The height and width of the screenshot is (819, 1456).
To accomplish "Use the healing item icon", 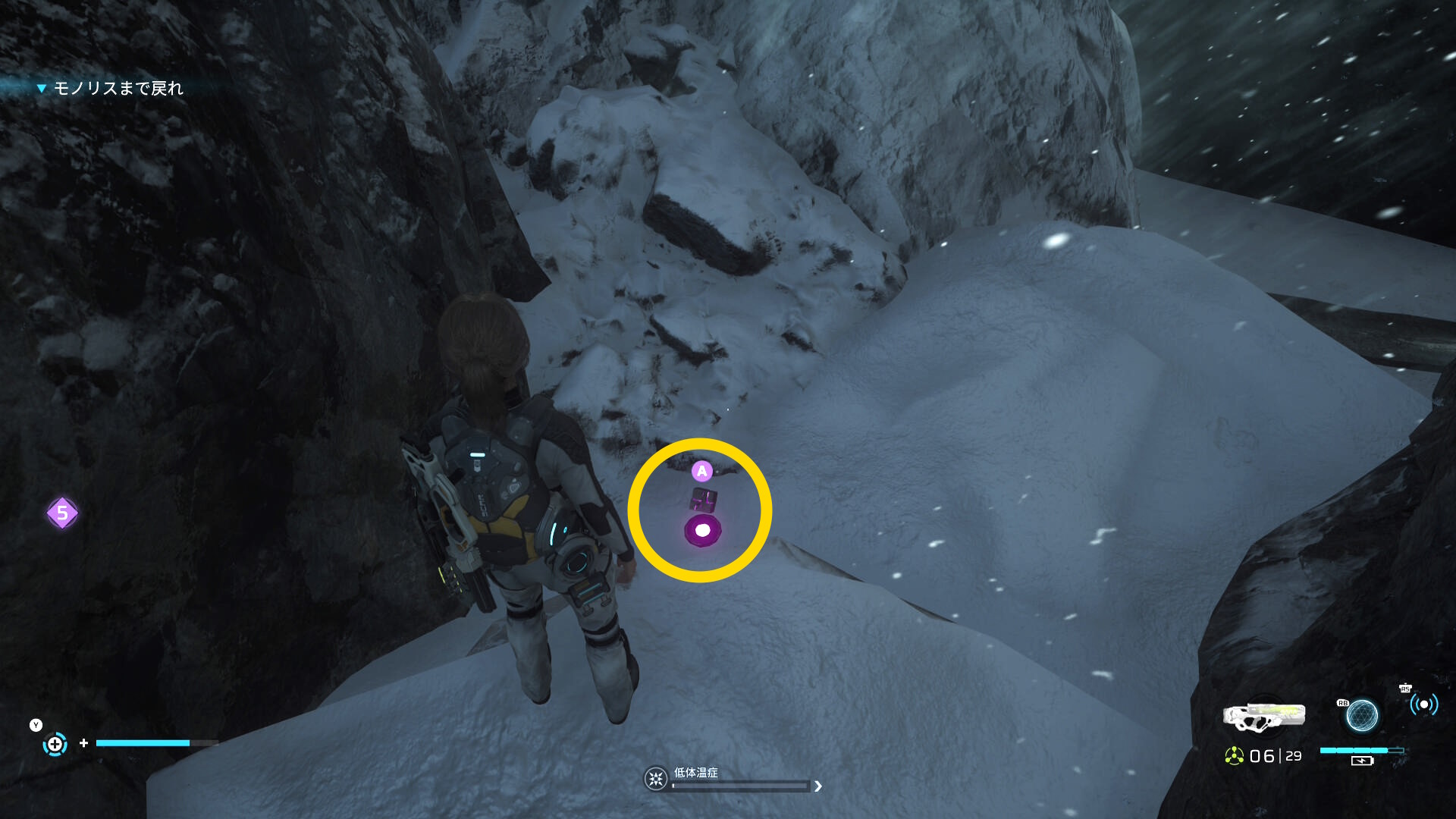I will 55,744.
